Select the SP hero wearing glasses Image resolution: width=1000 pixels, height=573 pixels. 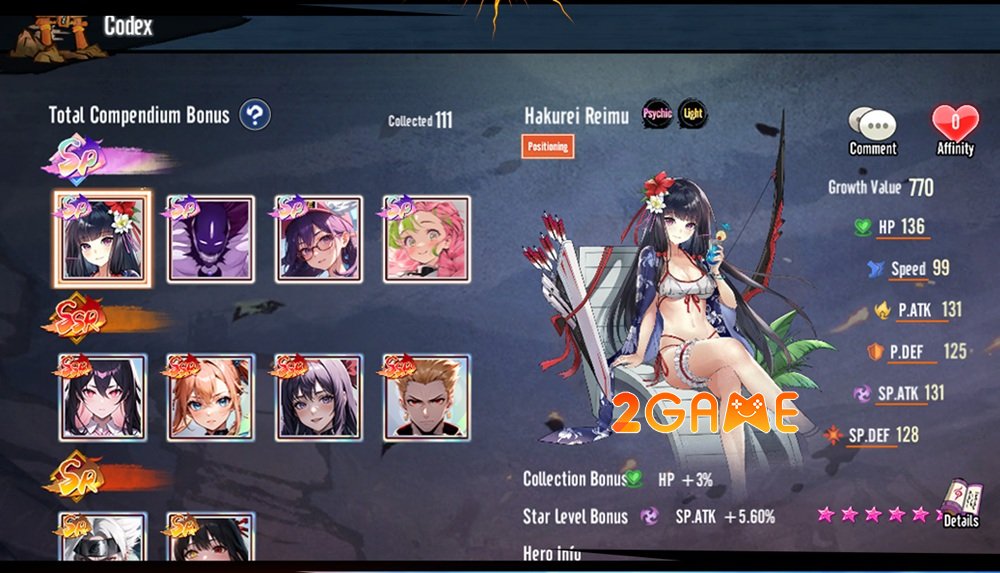tap(319, 239)
